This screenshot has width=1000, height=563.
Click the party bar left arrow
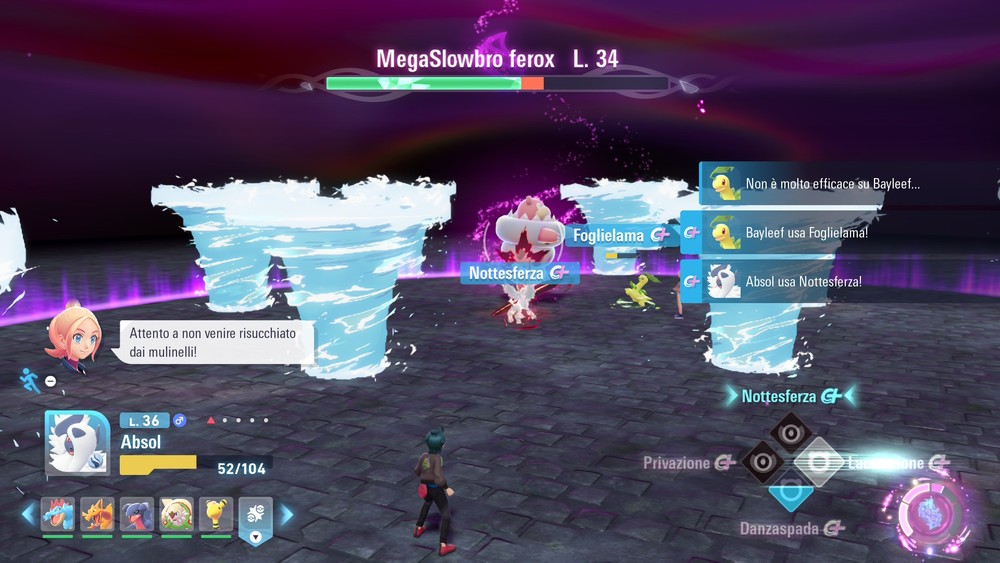tap(28, 515)
